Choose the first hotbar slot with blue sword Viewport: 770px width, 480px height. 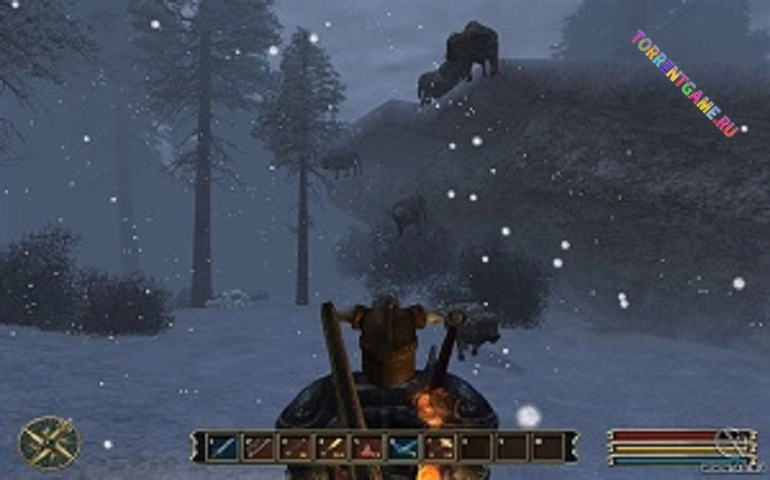tap(221, 447)
